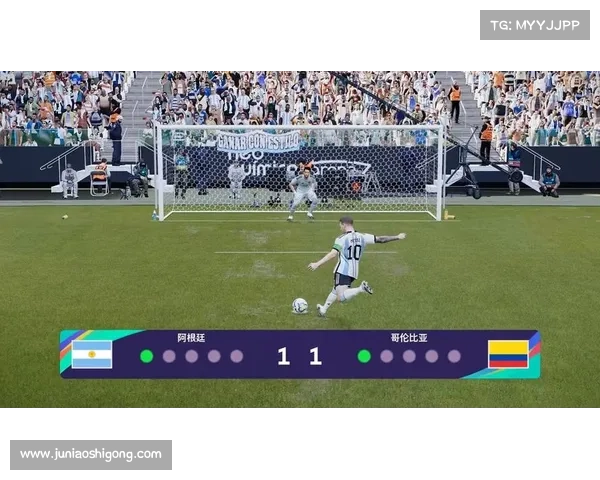Open the www.juniaoshigong.com watermark link
This screenshot has height=480, width=600.
(x=91, y=455)
